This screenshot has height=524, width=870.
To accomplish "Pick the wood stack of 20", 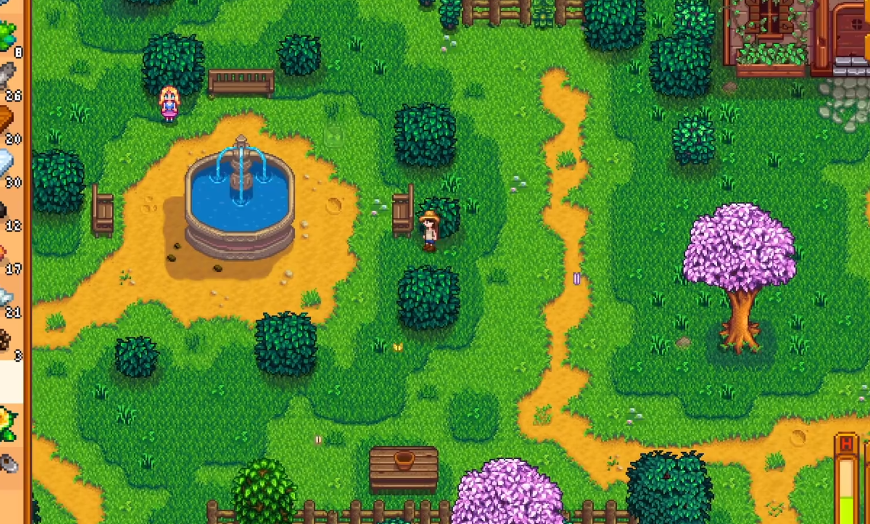I will pos(10,122).
